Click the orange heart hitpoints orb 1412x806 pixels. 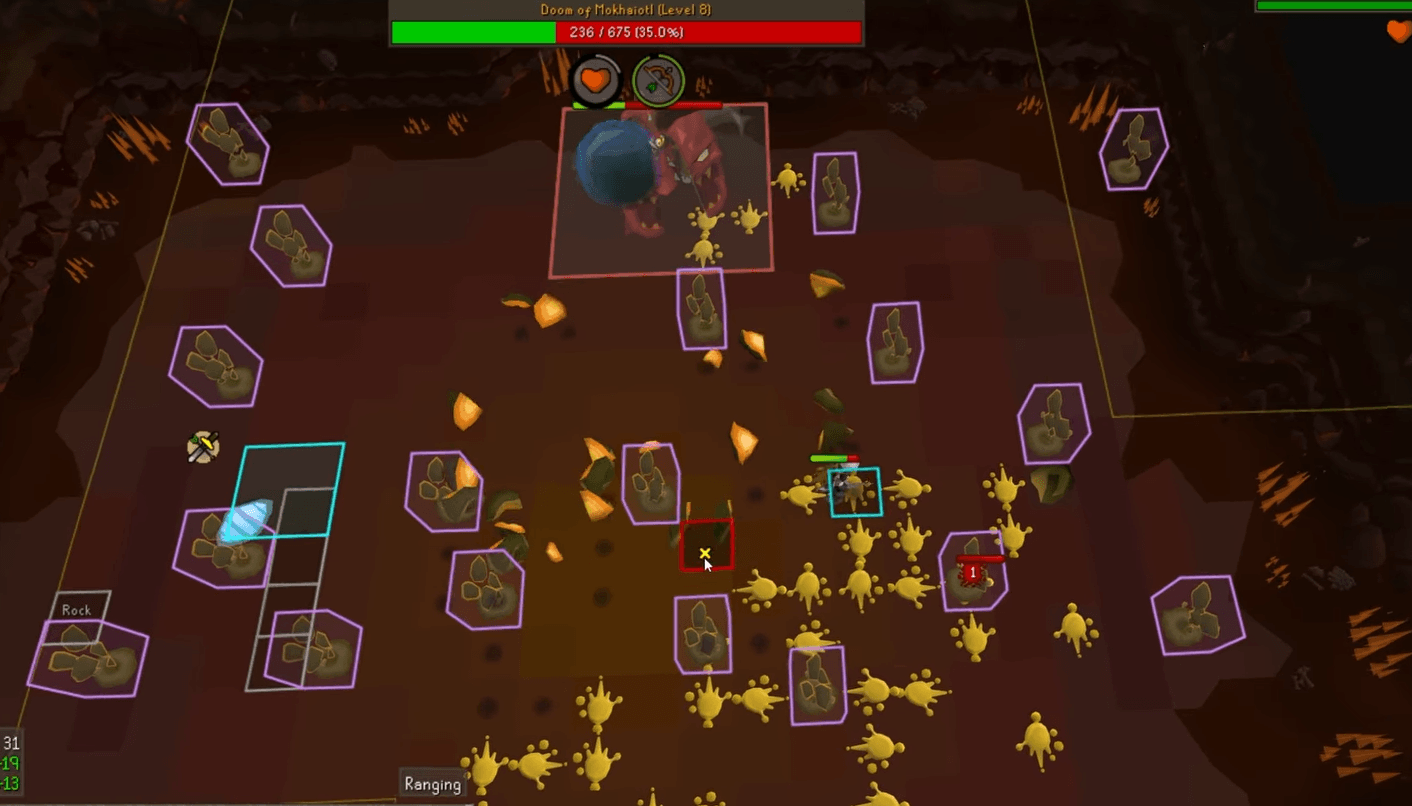595,80
